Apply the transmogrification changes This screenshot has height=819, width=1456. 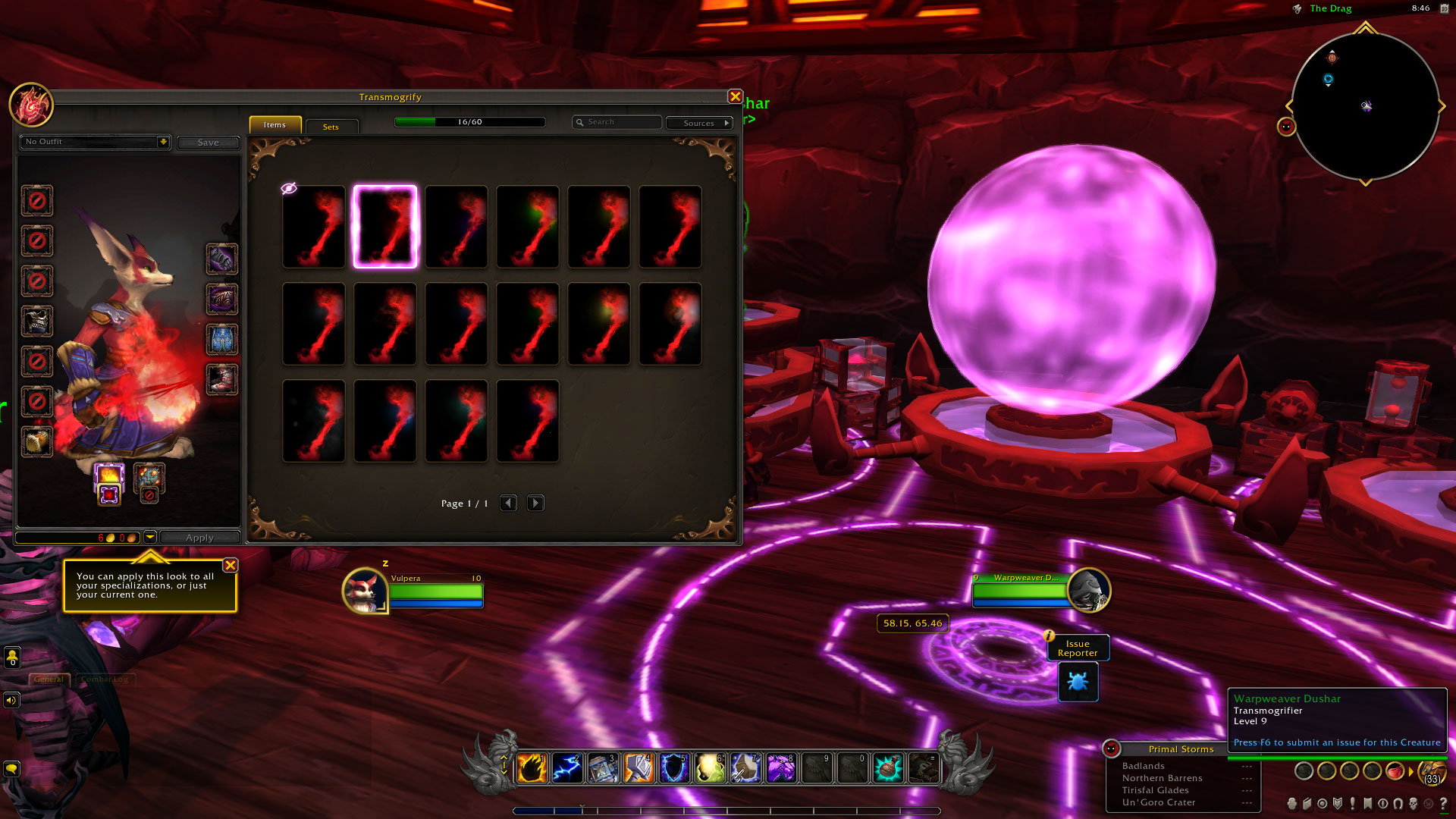click(x=199, y=538)
